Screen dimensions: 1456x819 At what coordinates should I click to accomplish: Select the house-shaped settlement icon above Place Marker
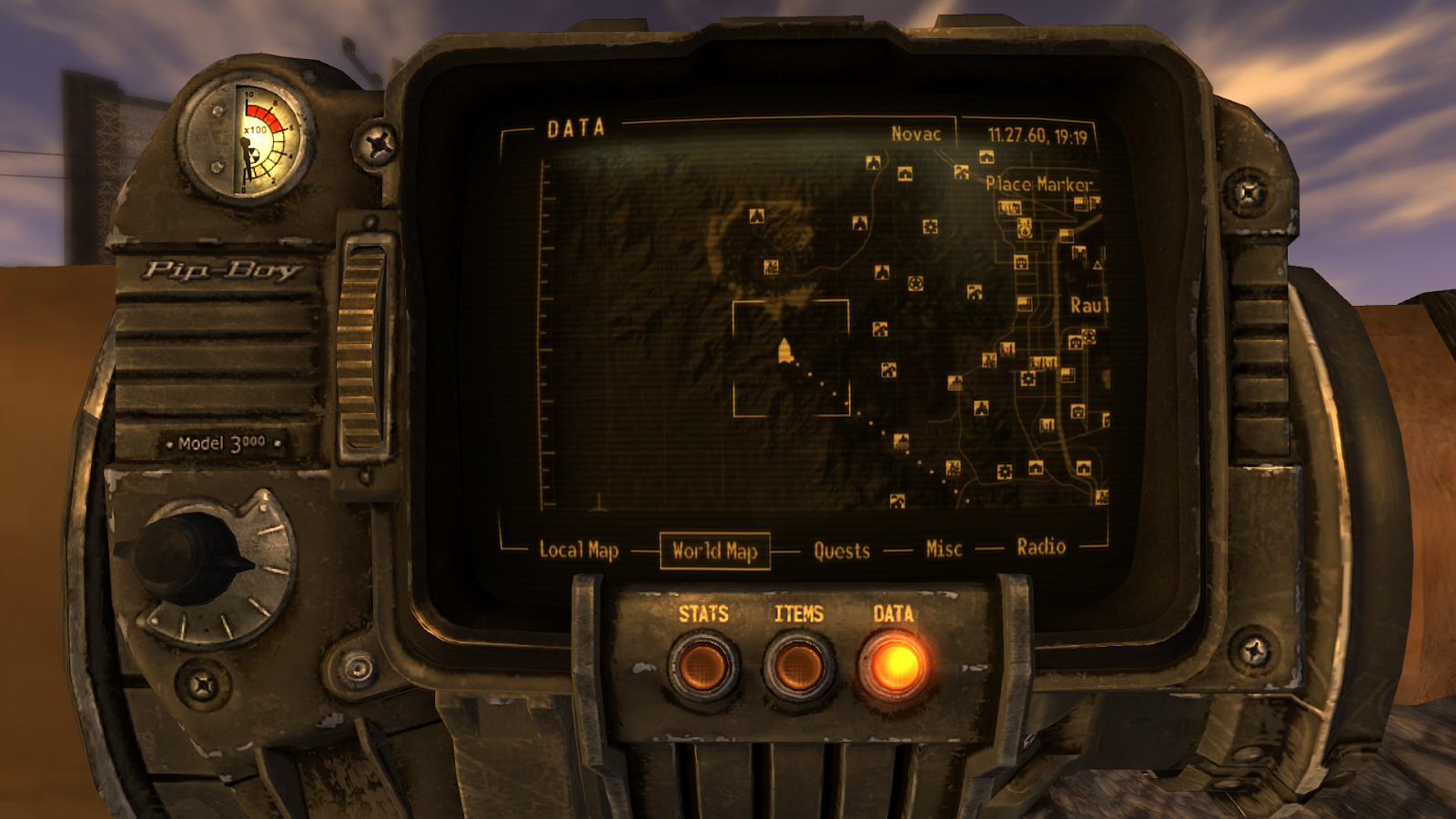point(986,157)
